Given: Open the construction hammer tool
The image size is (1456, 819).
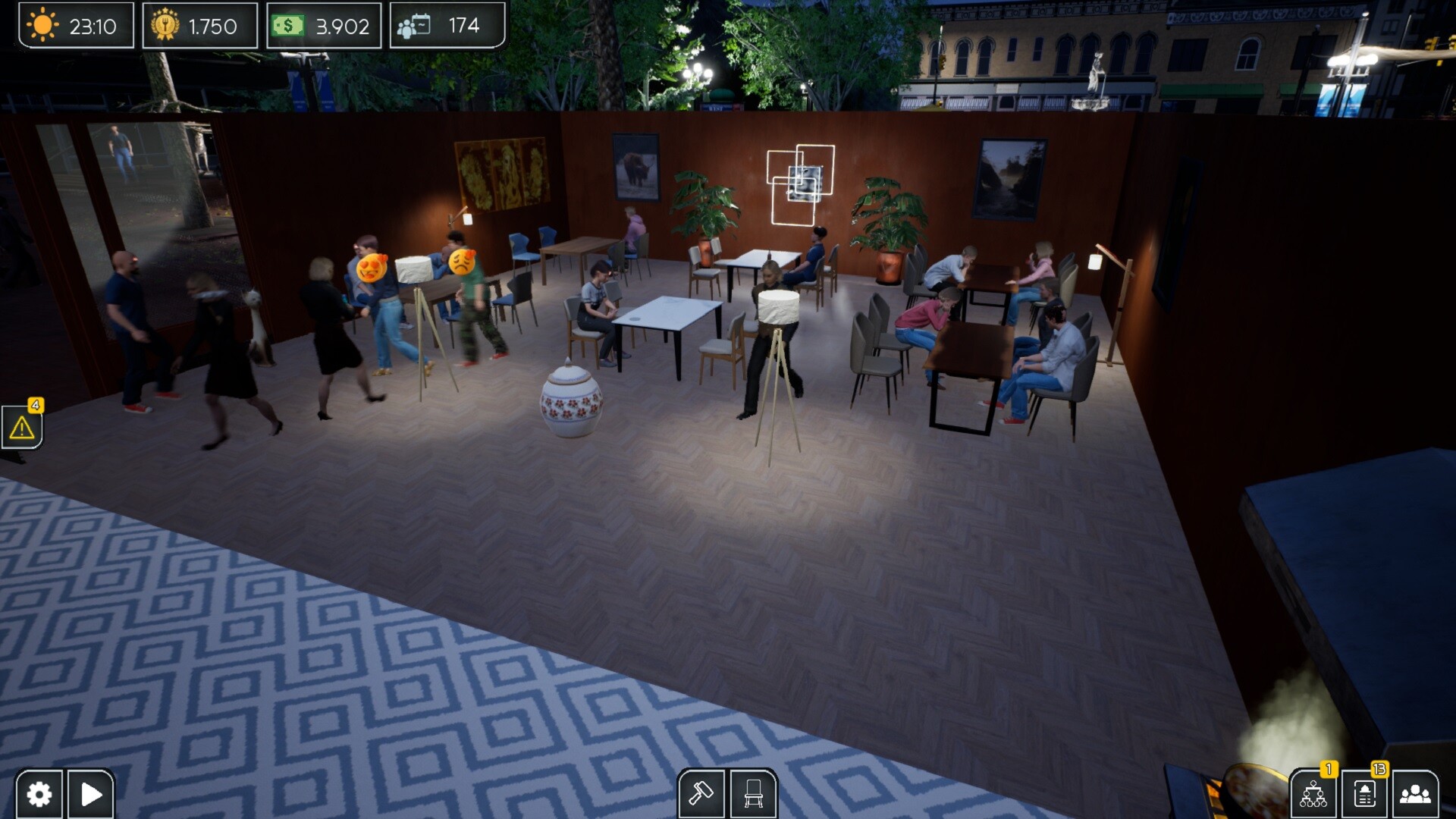Looking at the screenshot, I should 702,792.
